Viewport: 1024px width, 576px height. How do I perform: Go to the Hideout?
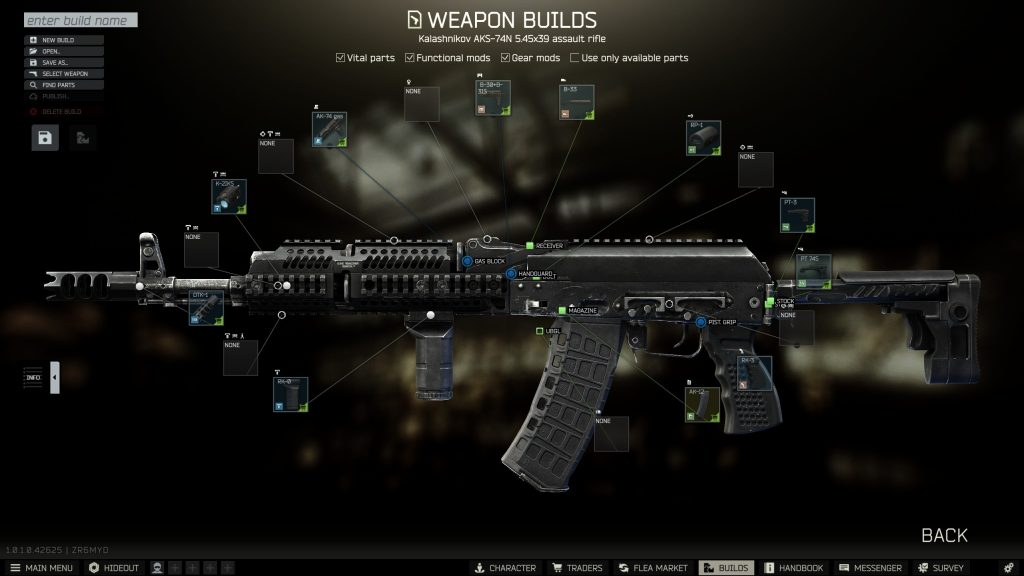tap(114, 568)
